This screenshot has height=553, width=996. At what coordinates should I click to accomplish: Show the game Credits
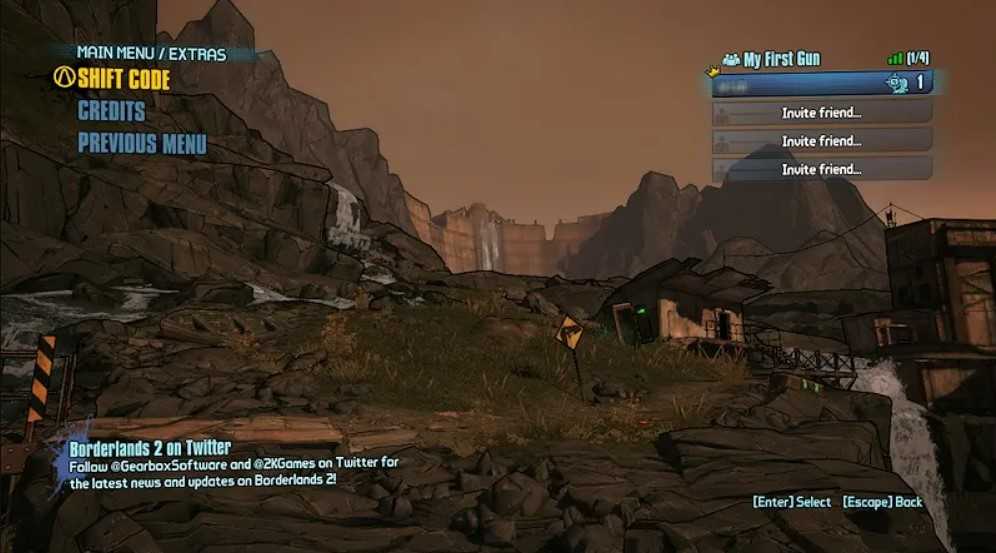click(x=112, y=111)
